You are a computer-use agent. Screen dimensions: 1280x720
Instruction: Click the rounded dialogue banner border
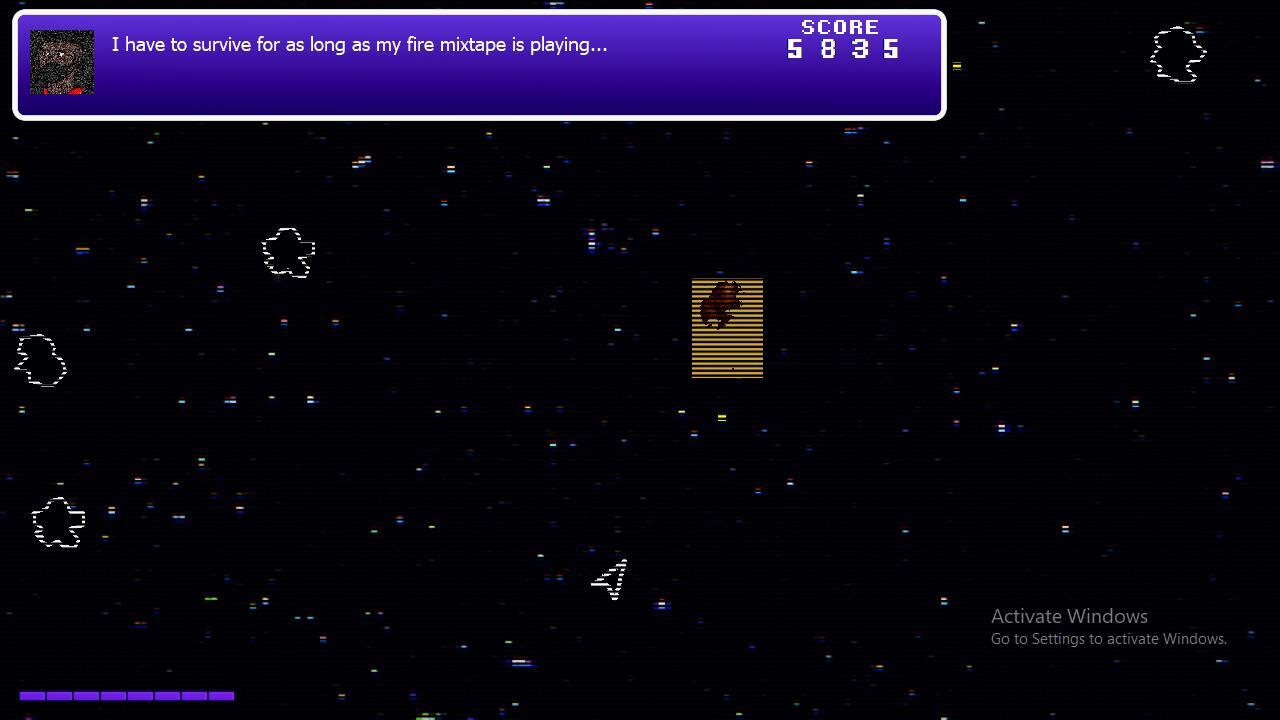coord(478,11)
